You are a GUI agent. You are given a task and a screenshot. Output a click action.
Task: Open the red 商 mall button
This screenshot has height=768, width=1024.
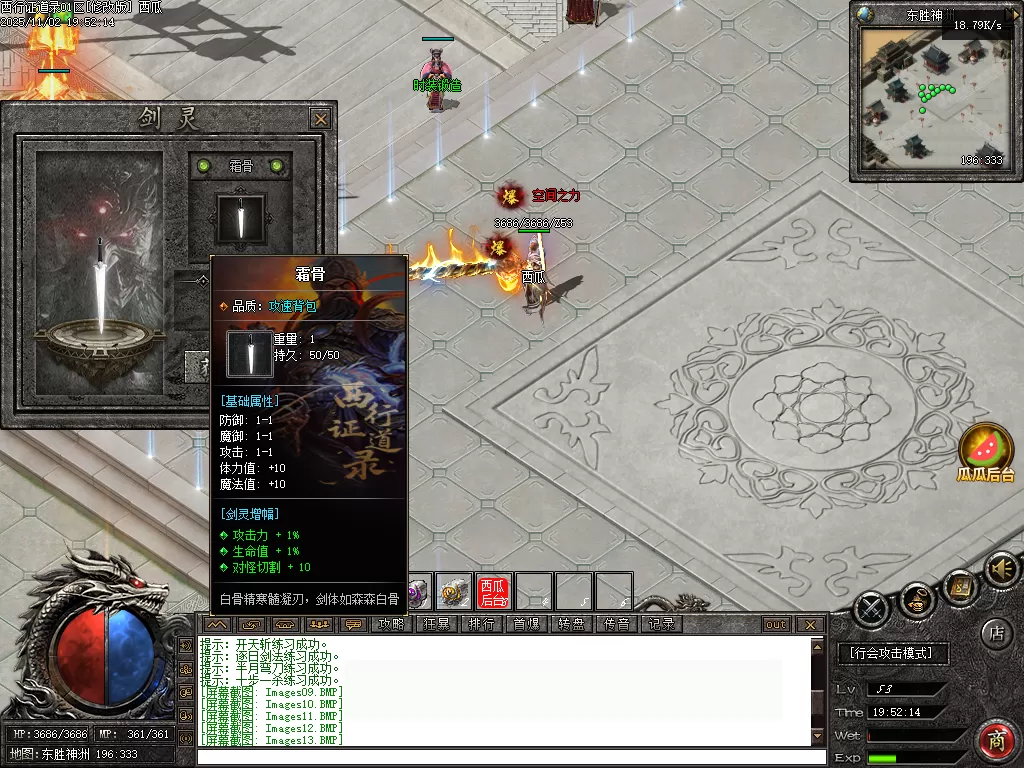point(996,741)
